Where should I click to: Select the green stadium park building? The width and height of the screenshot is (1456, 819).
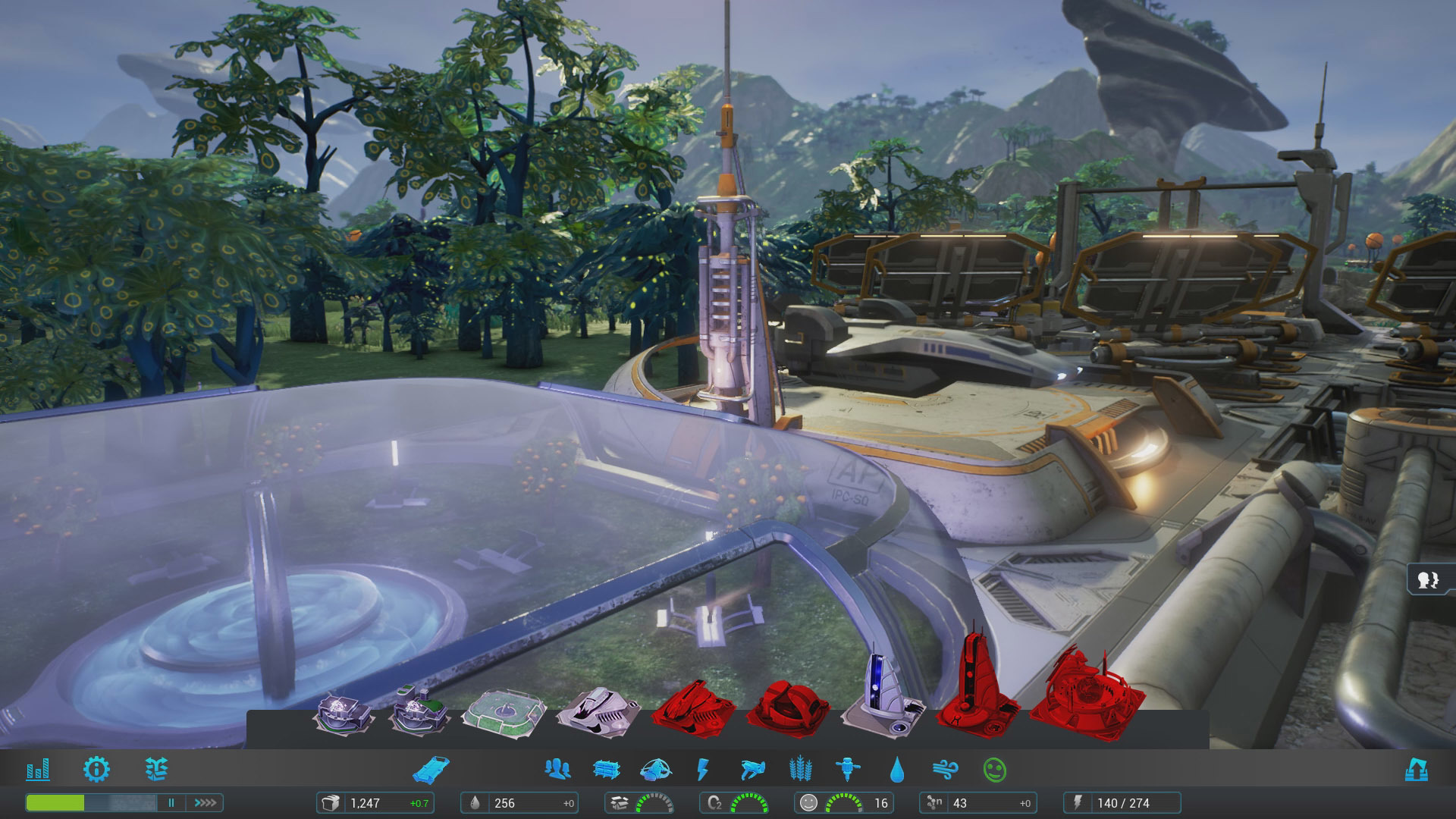(x=504, y=714)
